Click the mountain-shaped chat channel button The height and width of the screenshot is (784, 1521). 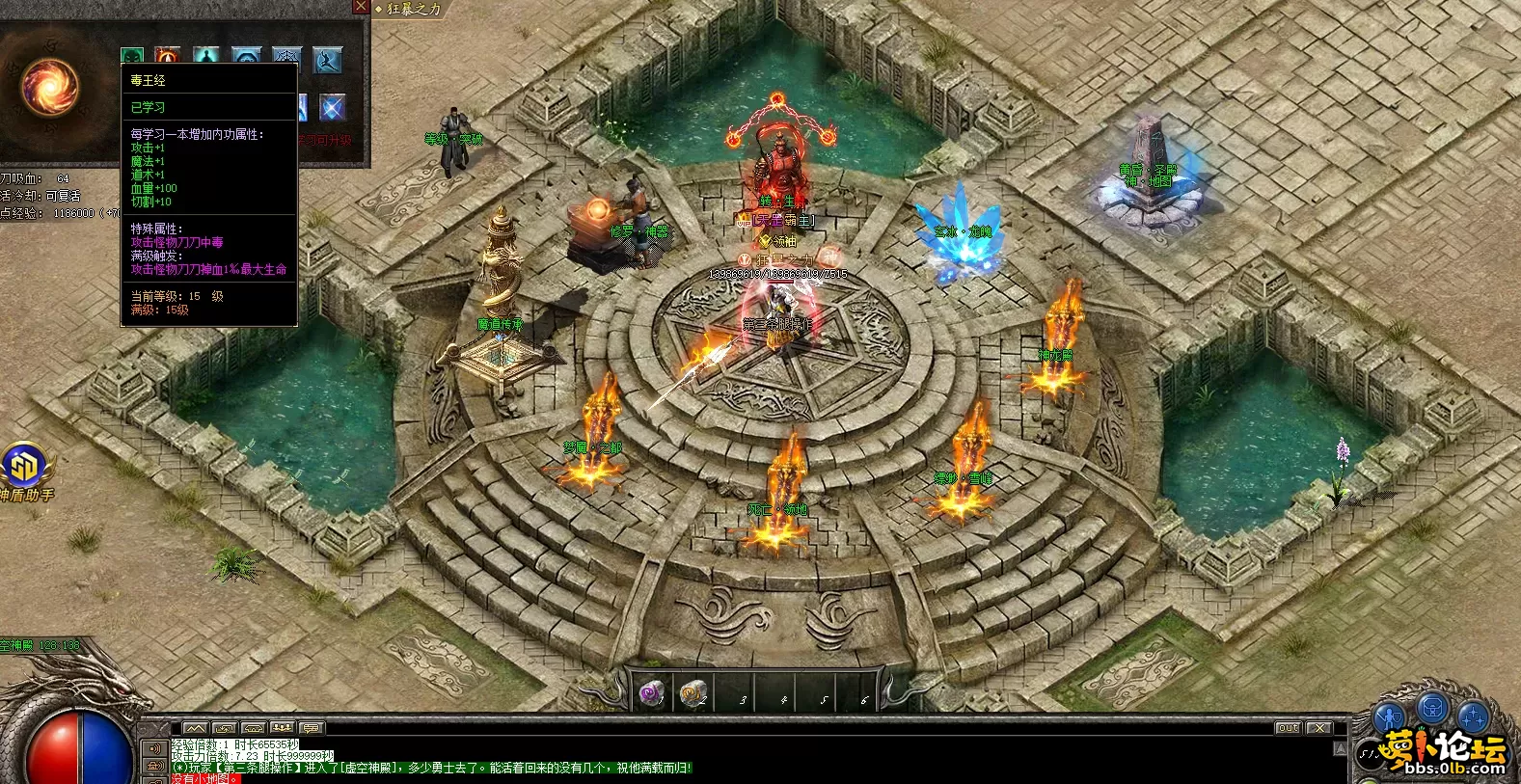click(195, 727)
